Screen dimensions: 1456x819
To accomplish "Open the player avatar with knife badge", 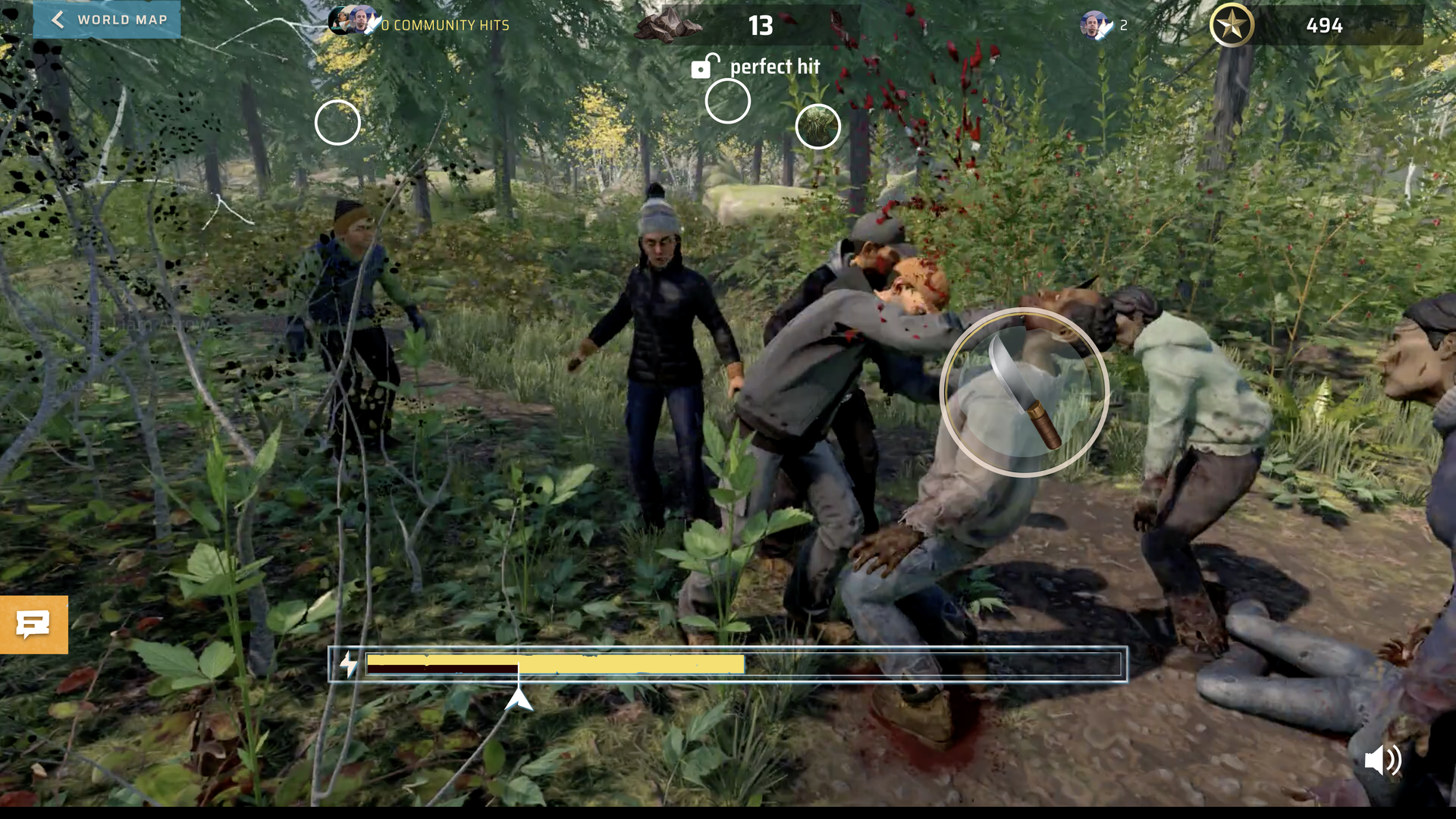I will 1095,24.
